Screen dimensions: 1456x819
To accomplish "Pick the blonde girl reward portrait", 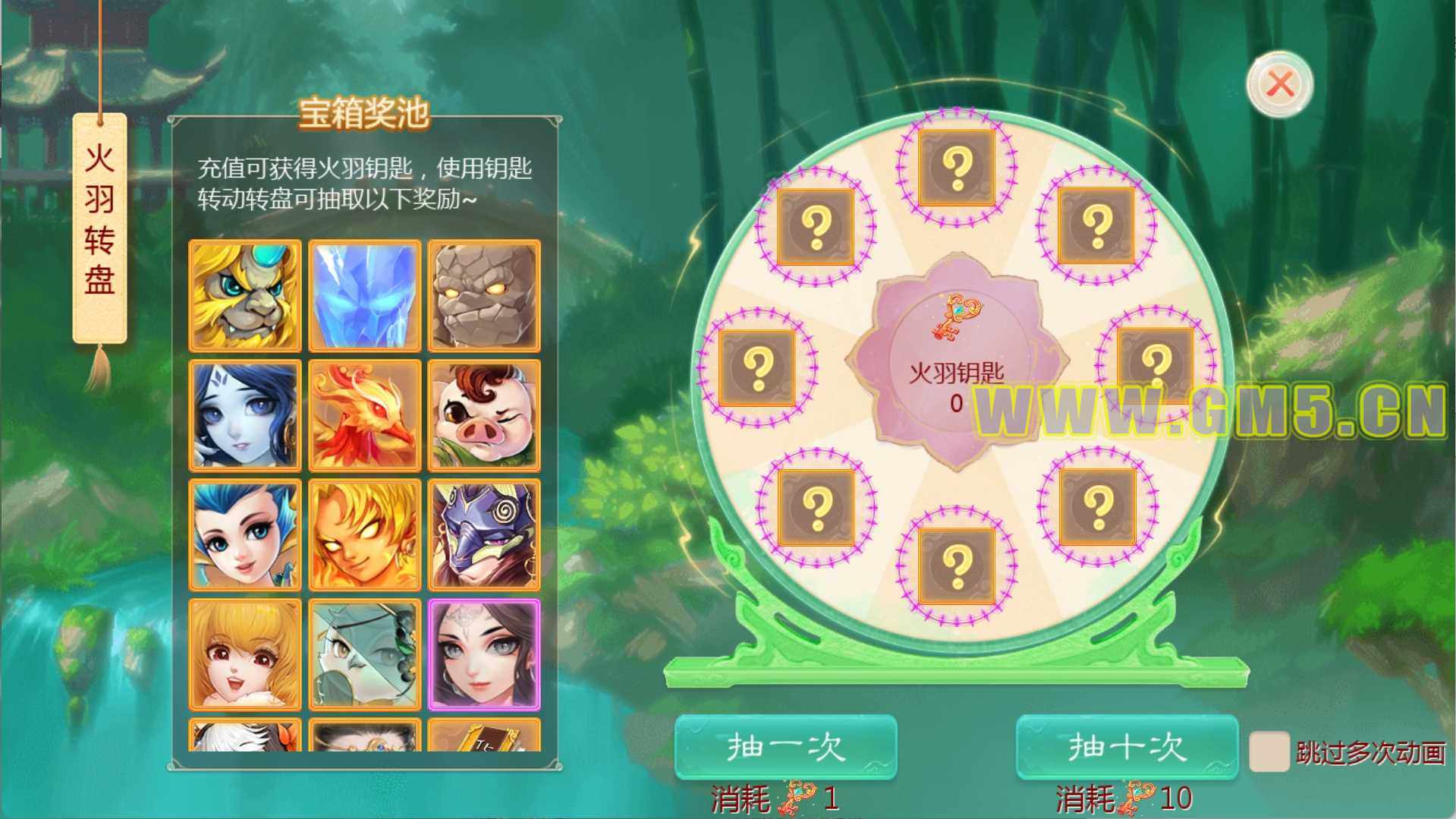I will point(245,654).
